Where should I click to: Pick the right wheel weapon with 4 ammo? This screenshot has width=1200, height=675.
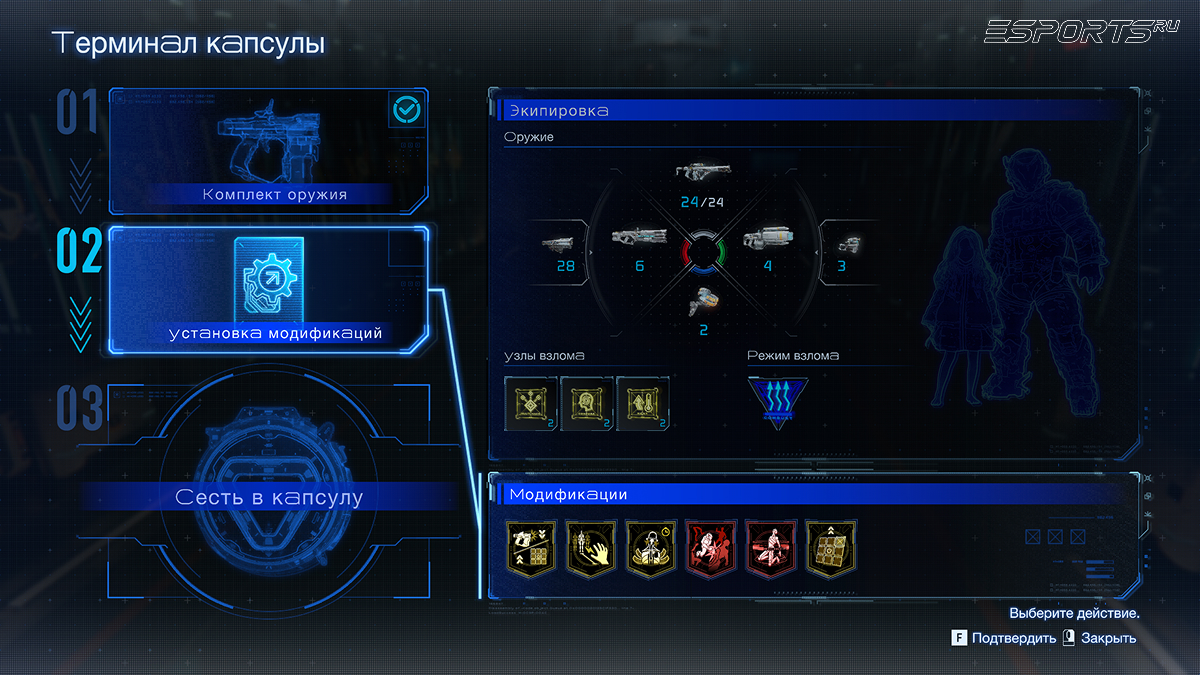tap(766, 240)
